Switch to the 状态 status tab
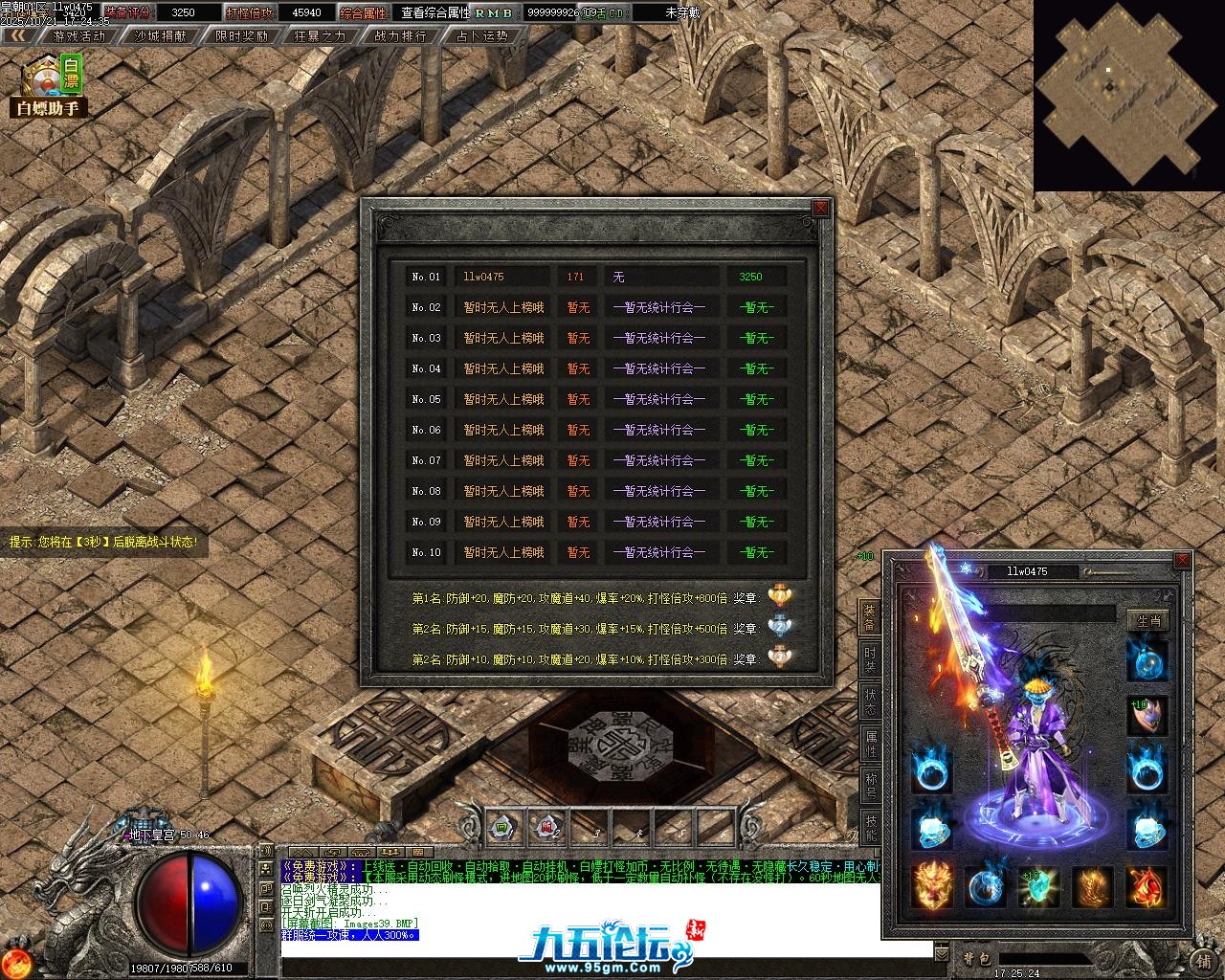 pos(870,702)
